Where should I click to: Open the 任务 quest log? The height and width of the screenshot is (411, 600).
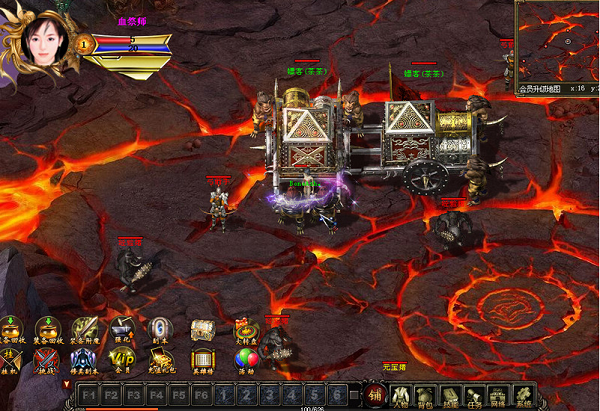pyautogui.click(x=475, y=396)
